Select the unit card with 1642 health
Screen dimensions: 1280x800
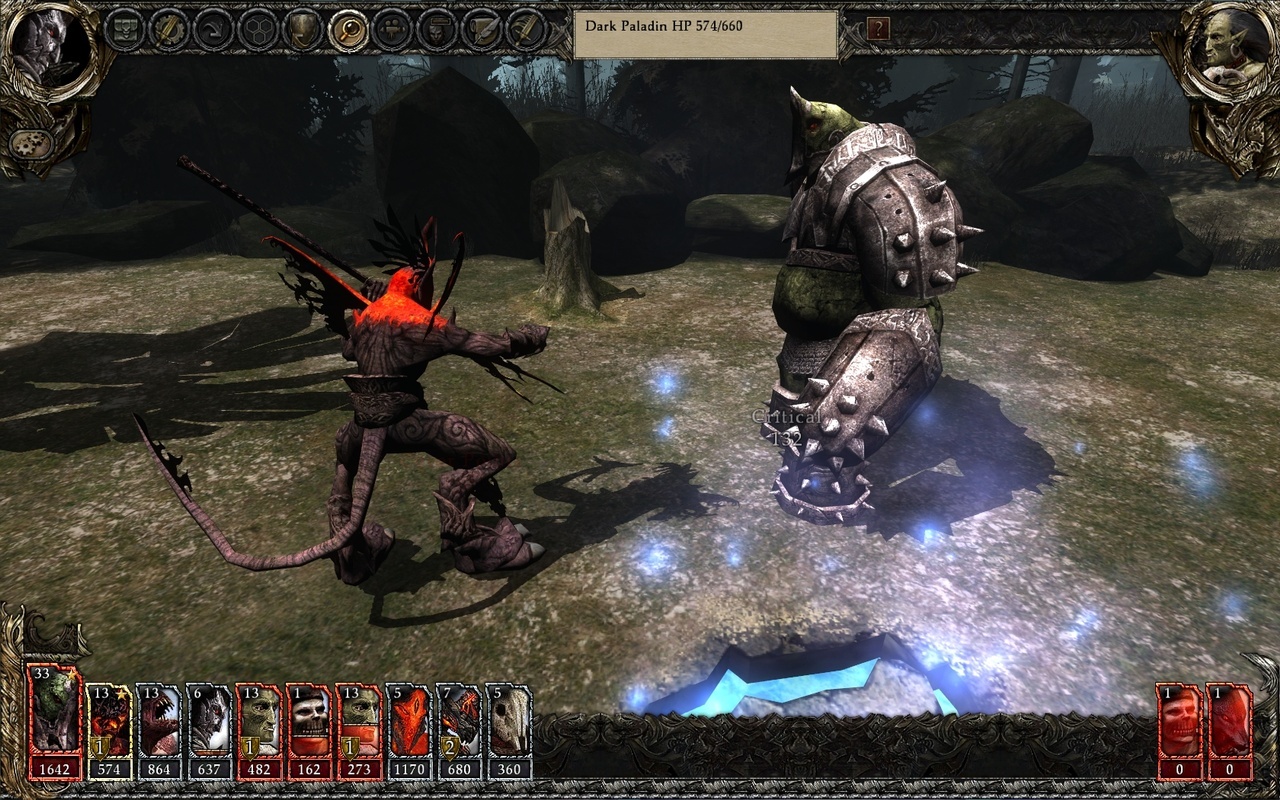(x=55, y=717)
